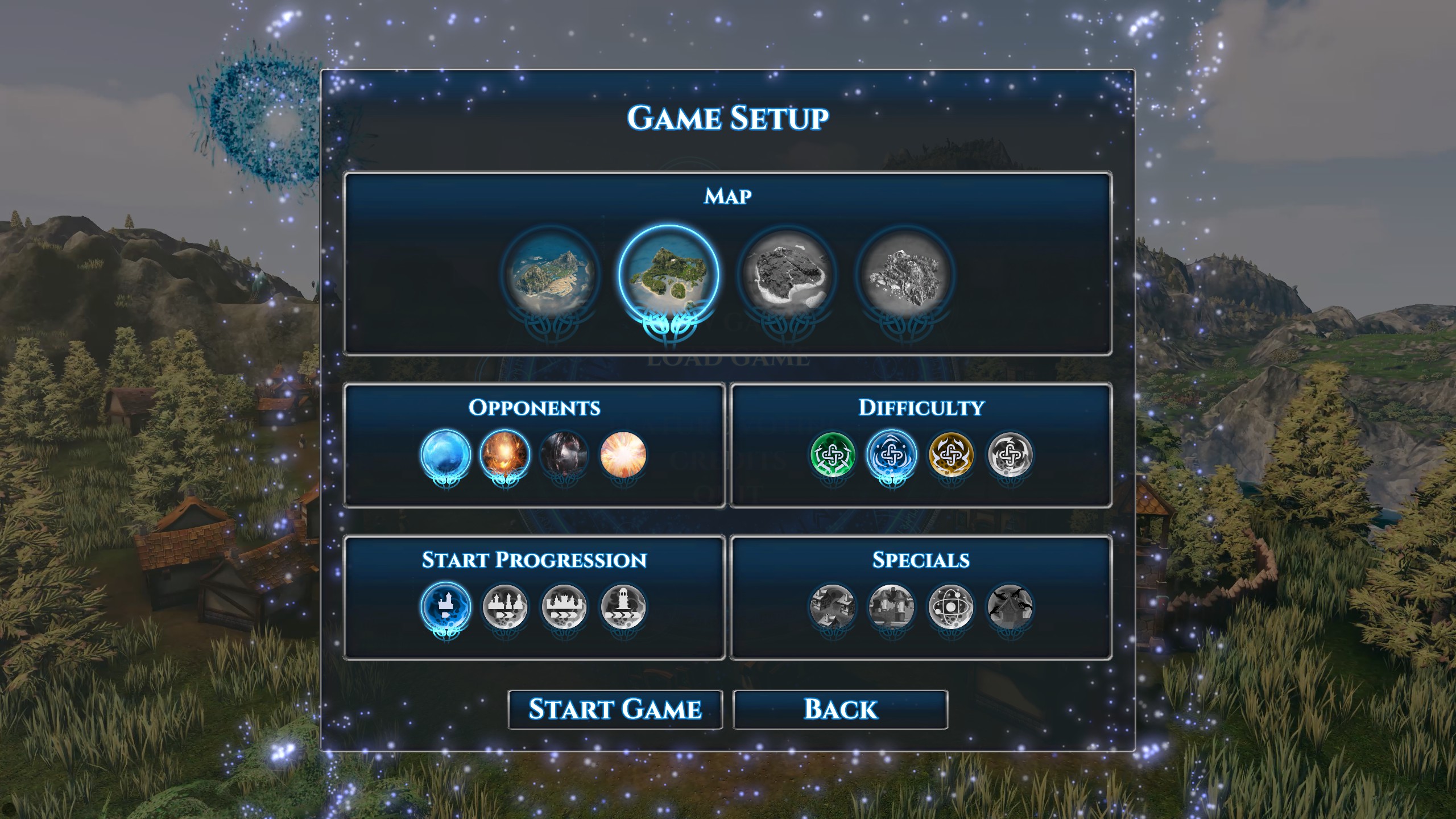Toggle the dragons-over-house special
Viewport: 1456px width, 819px height.
point(1010,607)
